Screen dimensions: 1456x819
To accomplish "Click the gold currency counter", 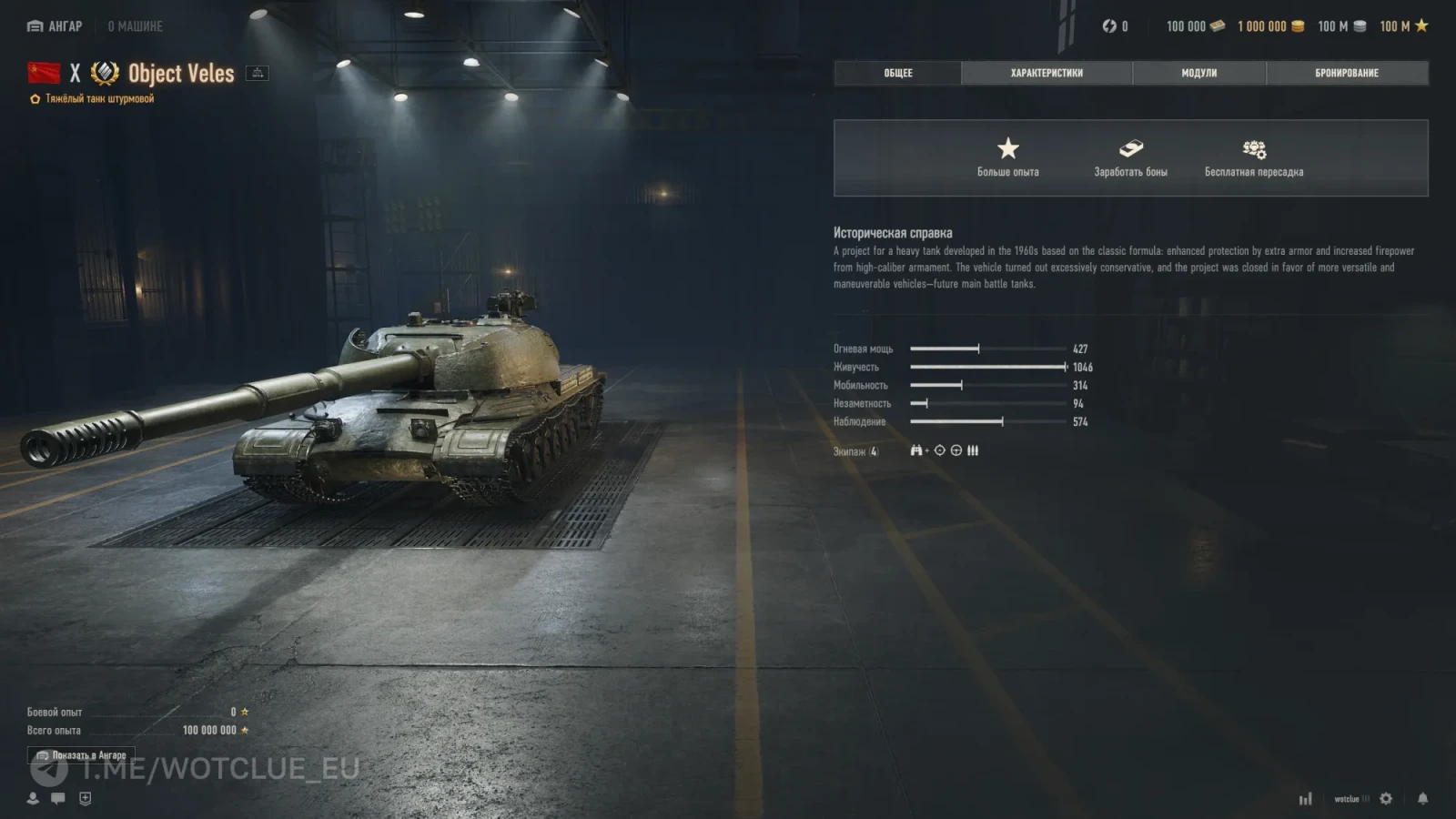I will click(x=1270, y=26).
